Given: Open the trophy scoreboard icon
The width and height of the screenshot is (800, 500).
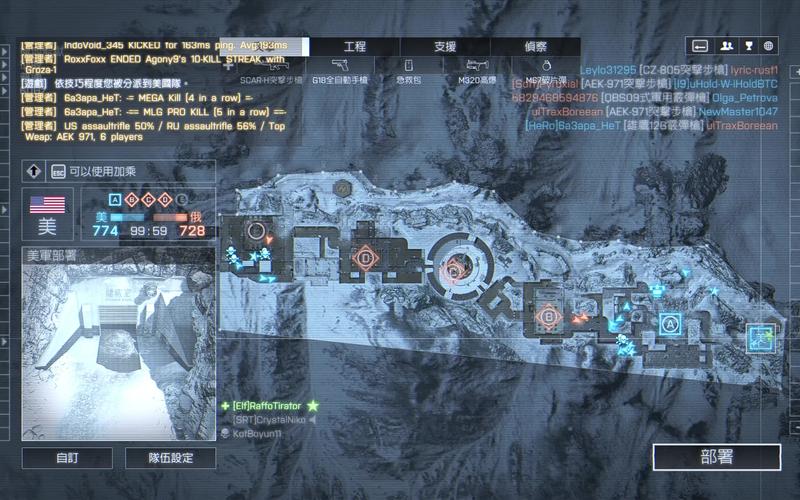Looking at the screenshot, I should [x=746, y=45].
